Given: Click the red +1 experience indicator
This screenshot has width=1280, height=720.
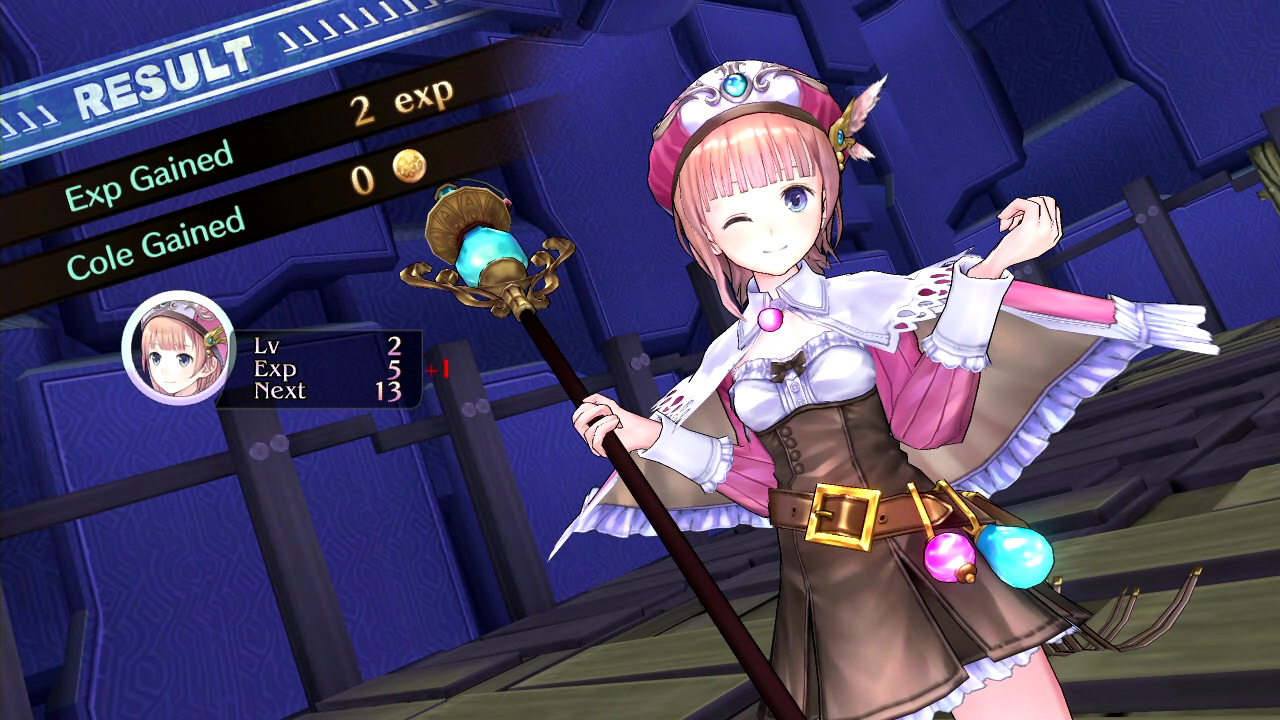Looking at the screenshot, I should 438,368.
